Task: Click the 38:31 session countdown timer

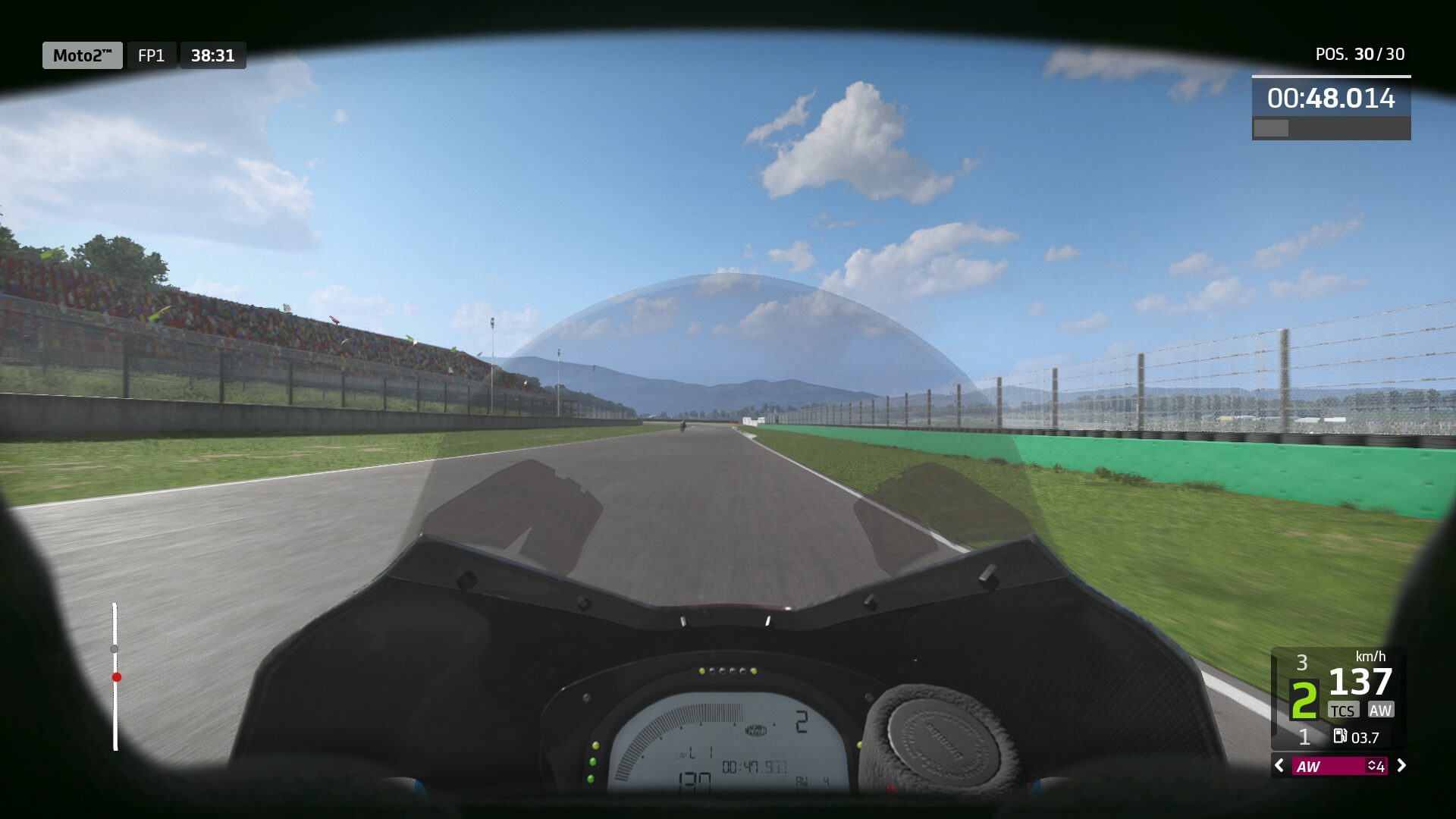Action: click(x=212, y=55)
